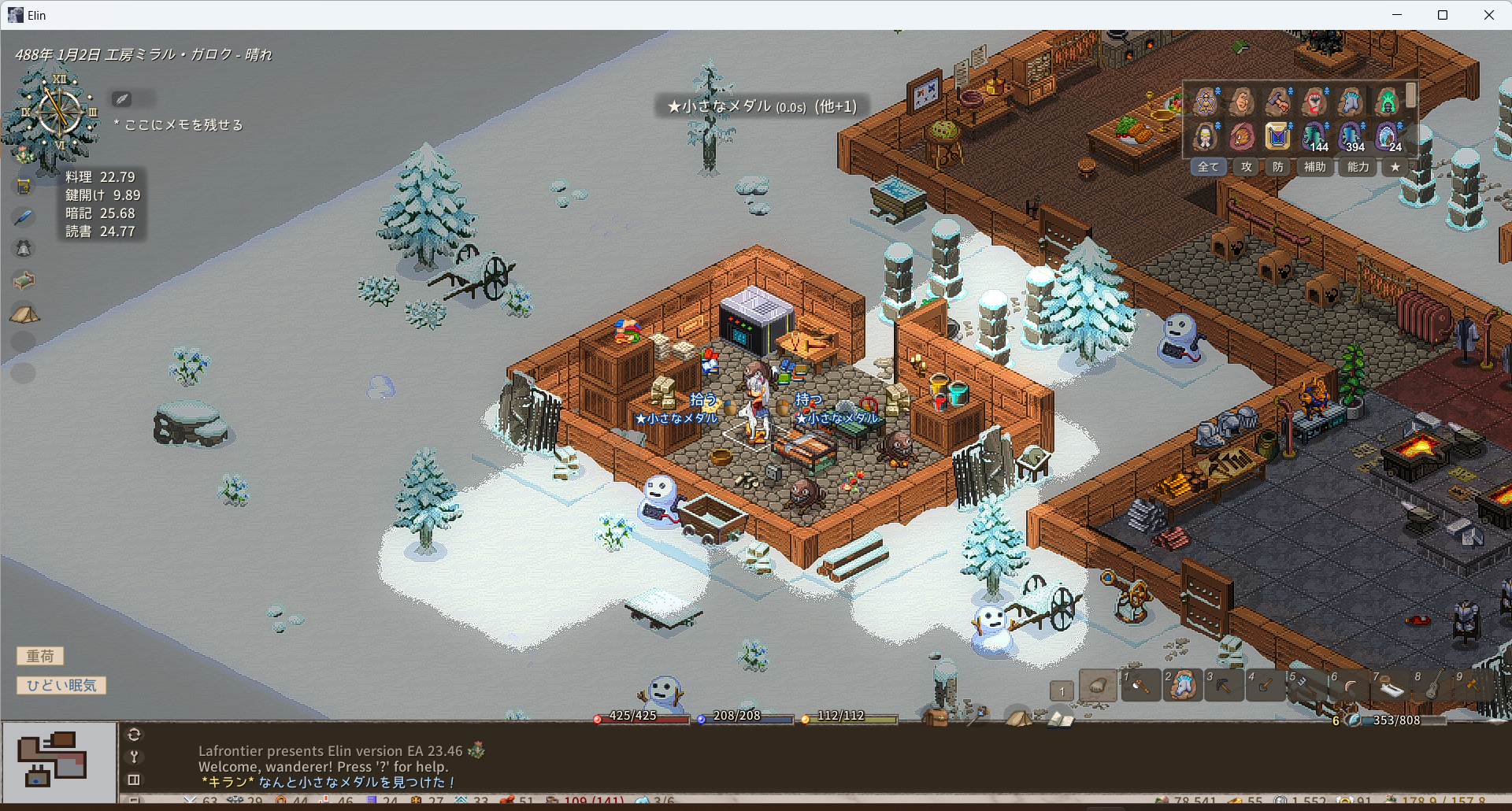The image size is (1512, 811).
Task: Select the bare fist hotbar slot
Action: pos(1098,686)
